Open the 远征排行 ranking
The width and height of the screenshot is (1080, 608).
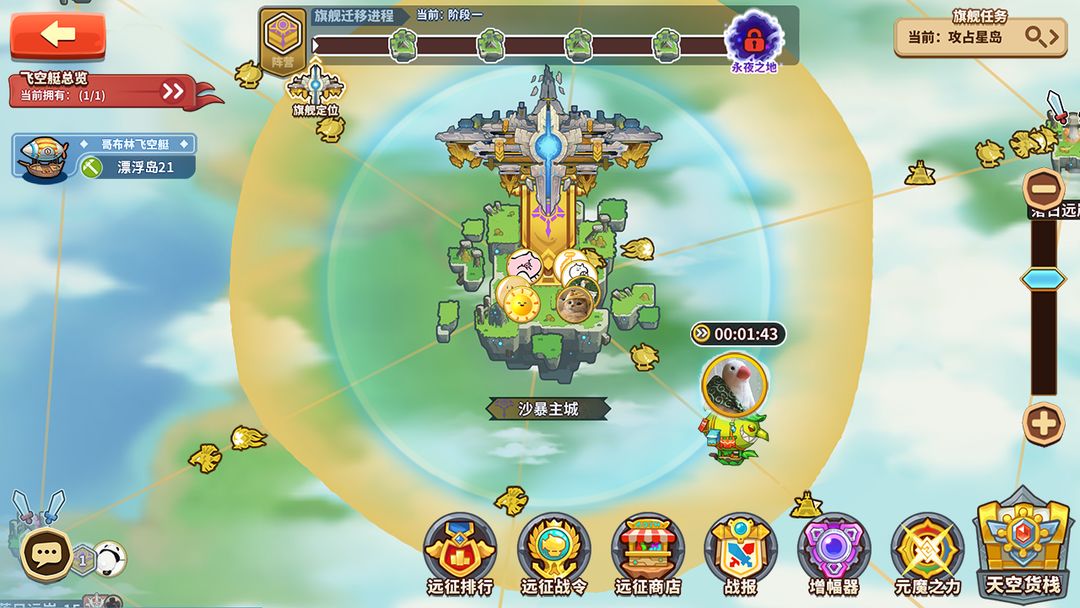(x=460, y=555)
